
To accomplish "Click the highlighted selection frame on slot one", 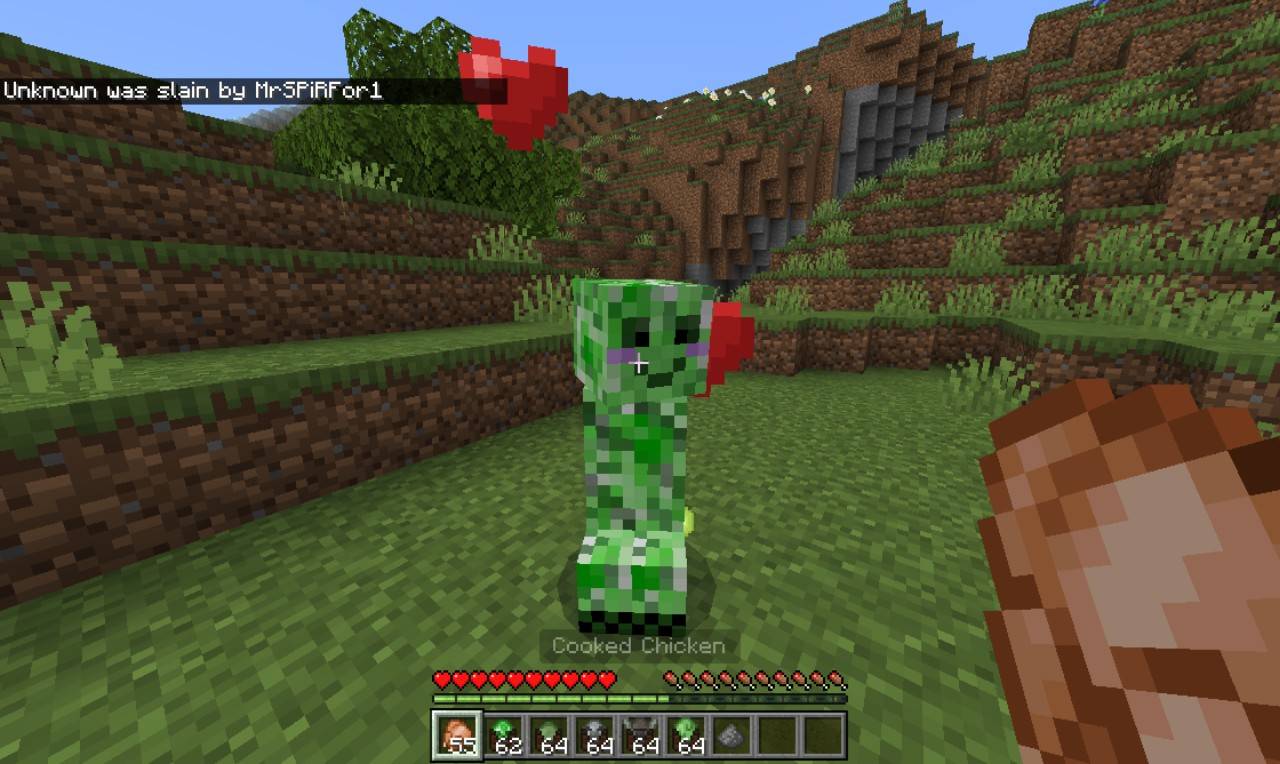I will click(456, 738).
